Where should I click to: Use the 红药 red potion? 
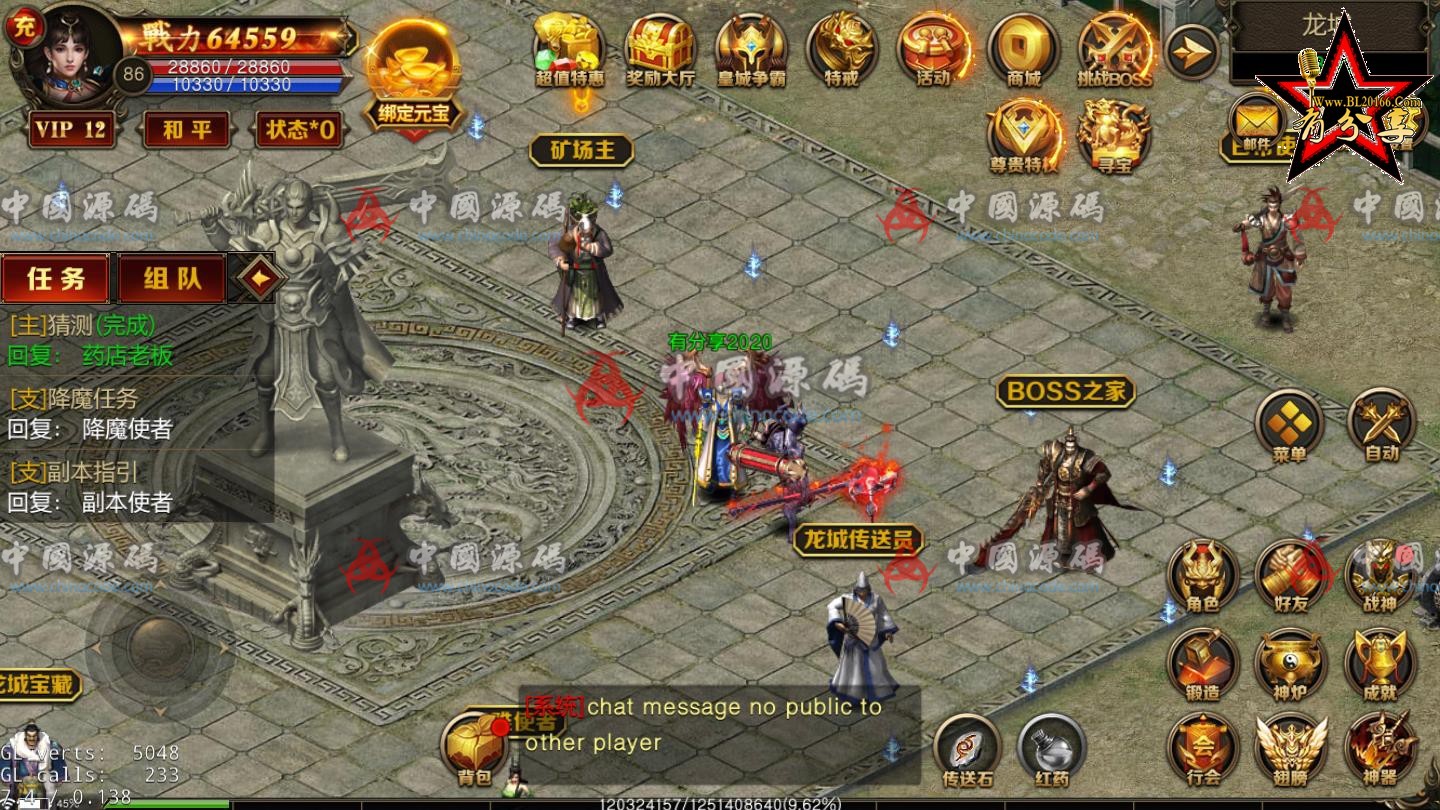coord(1052,750)
